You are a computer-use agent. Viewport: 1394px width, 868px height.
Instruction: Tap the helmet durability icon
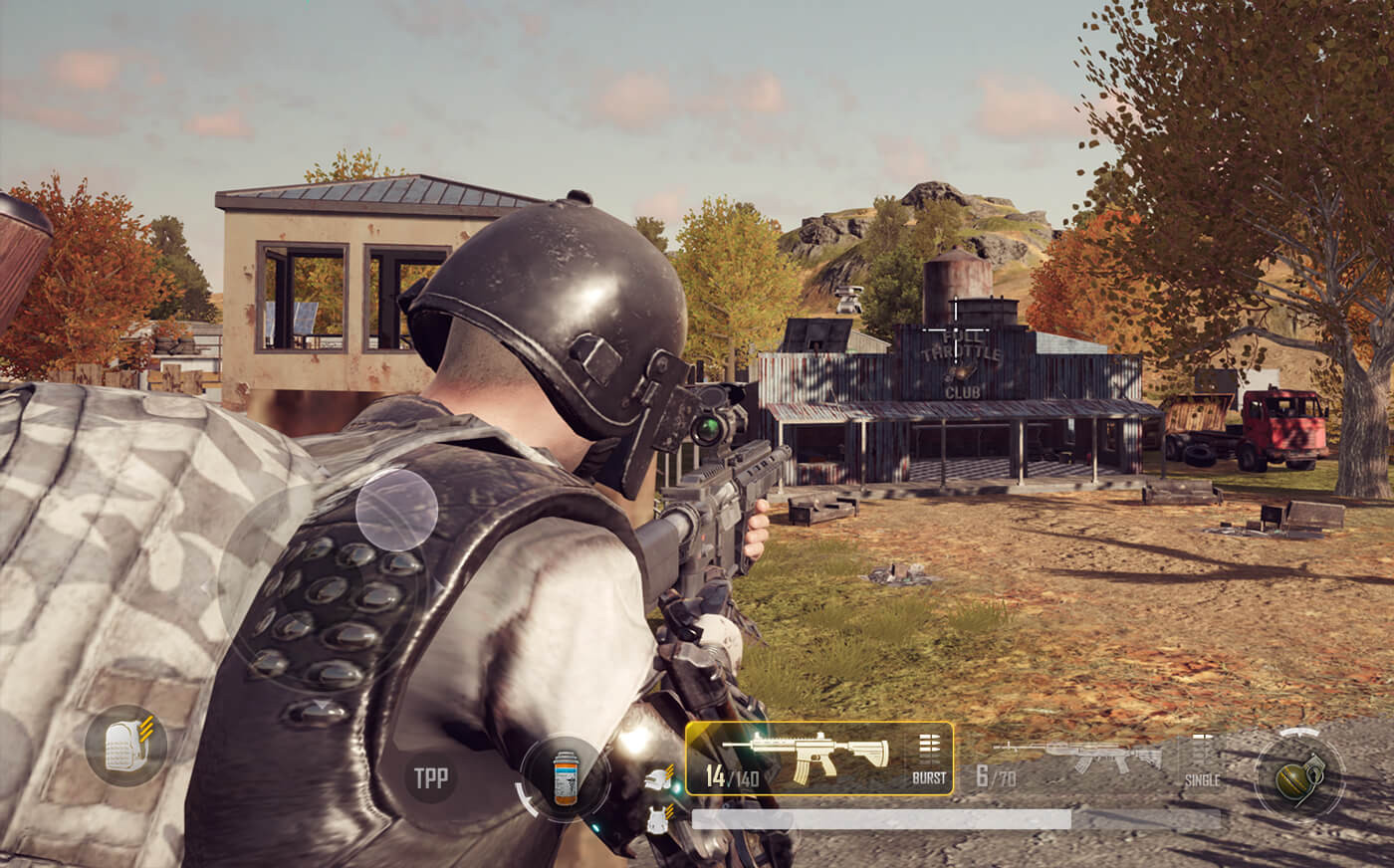click(657, 779)
